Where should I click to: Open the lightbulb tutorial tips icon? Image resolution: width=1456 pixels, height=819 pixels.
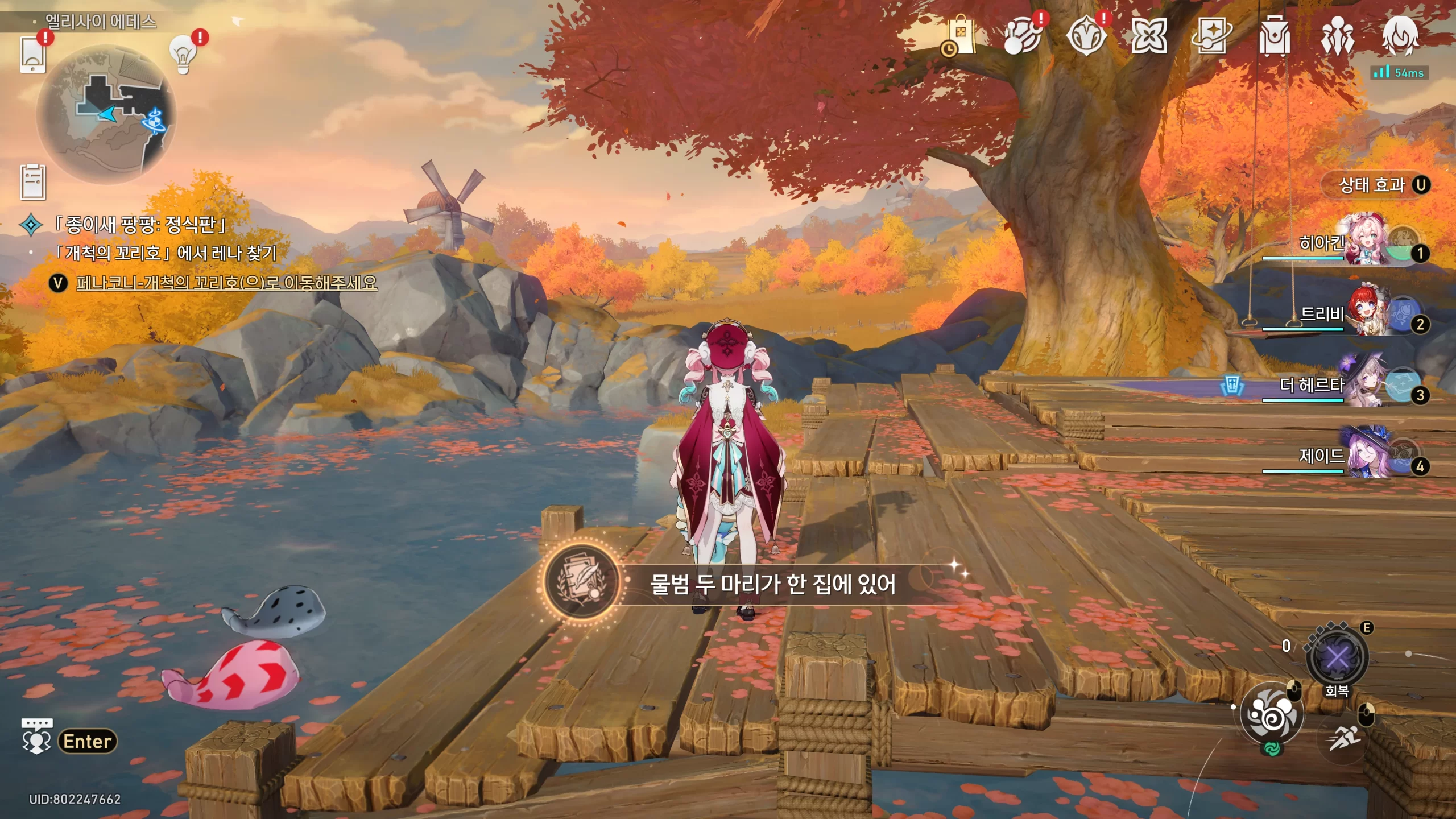point(183,54)
